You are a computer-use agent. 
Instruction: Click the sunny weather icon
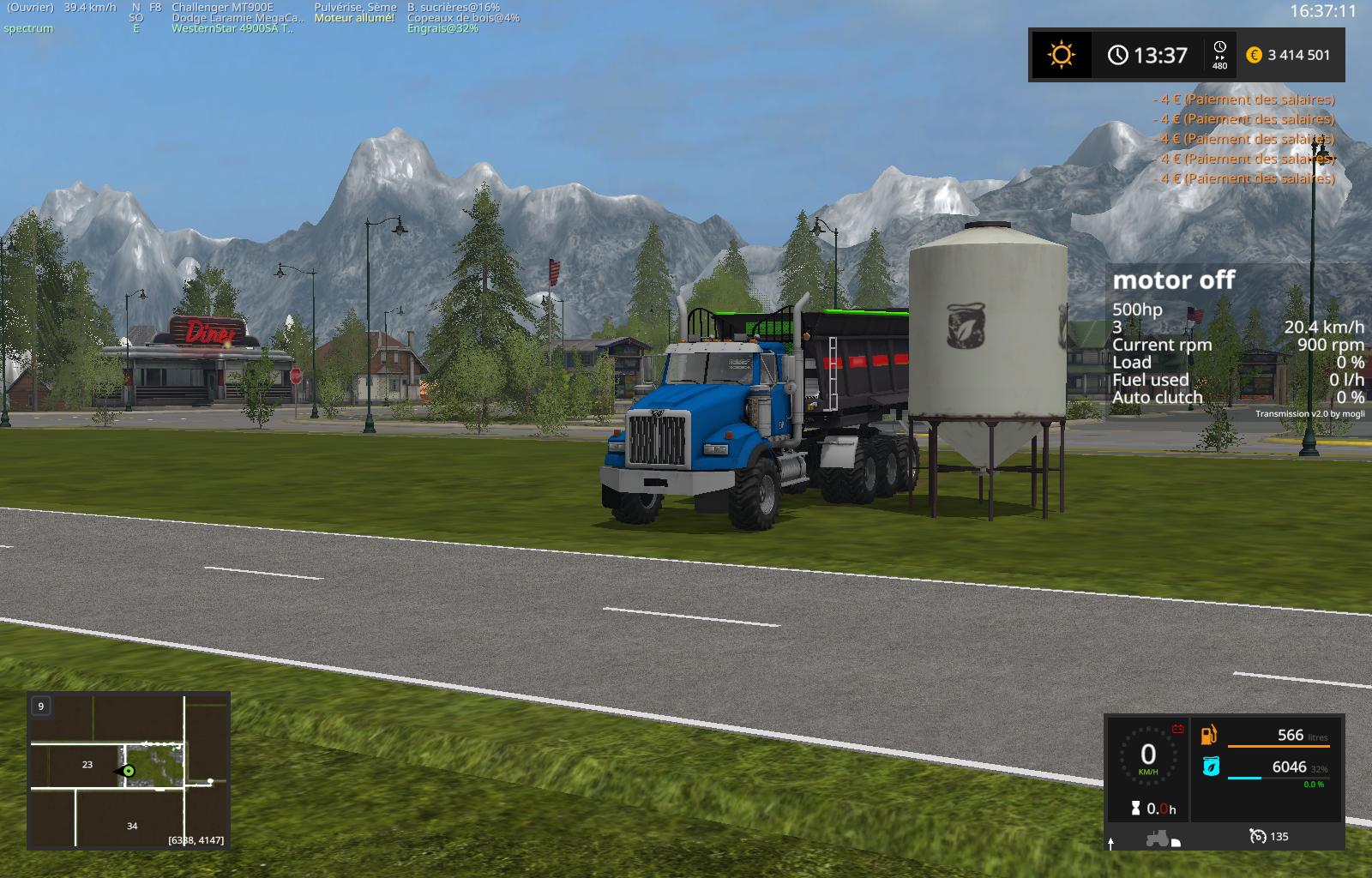coord(1061,55)
